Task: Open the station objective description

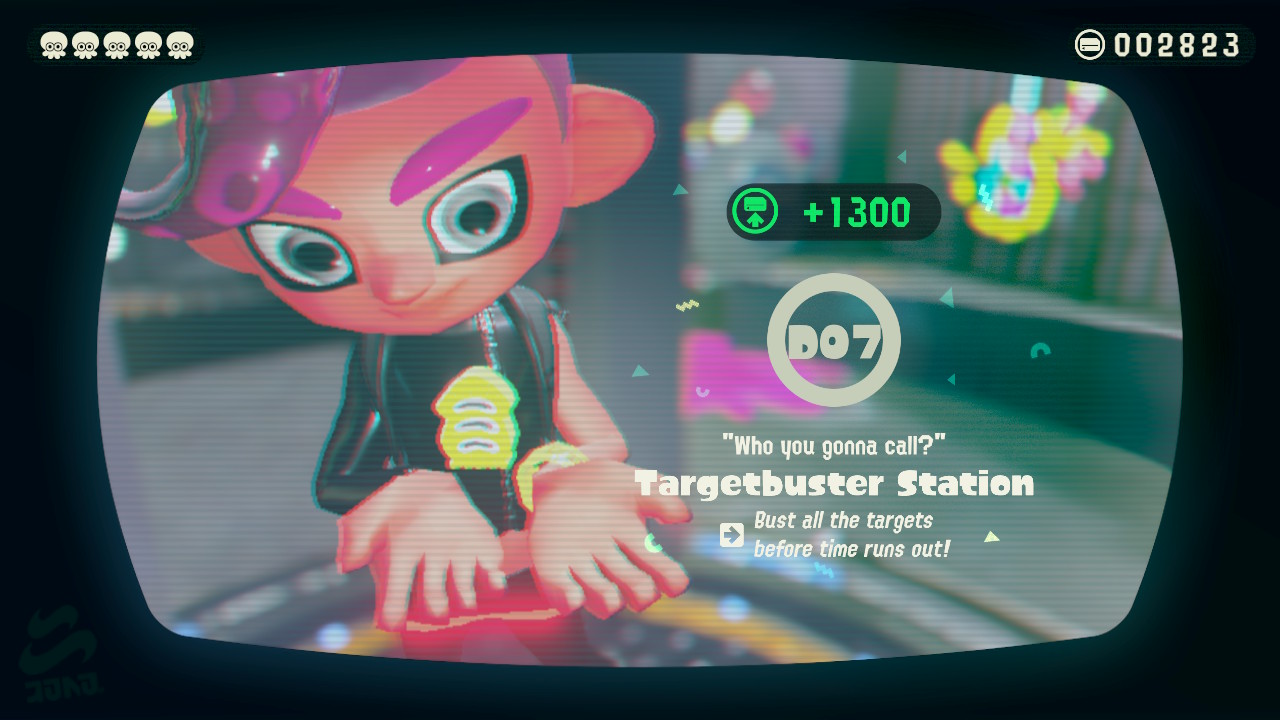Action: pyautogui.click(x=845, y=535)
